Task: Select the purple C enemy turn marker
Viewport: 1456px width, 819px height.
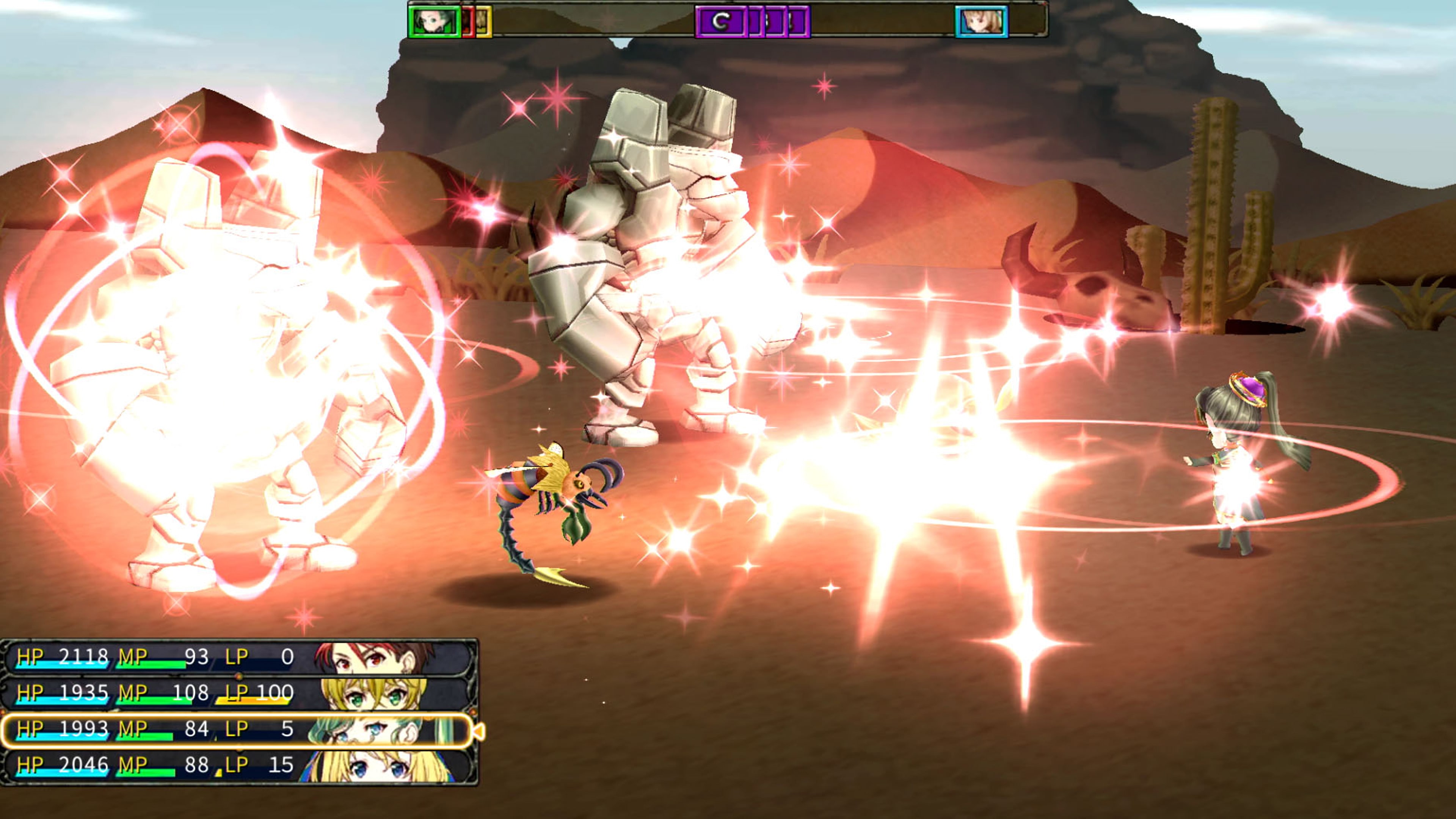Action: pos(720,22)
